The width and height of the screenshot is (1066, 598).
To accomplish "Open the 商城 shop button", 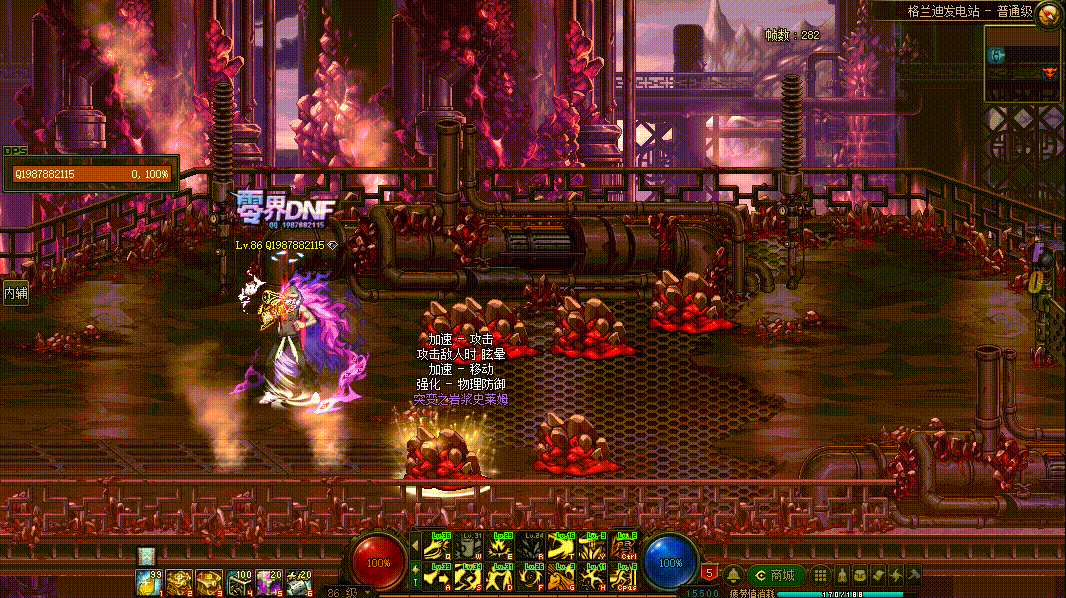I will pyautogui.click(x=776, y=575).
